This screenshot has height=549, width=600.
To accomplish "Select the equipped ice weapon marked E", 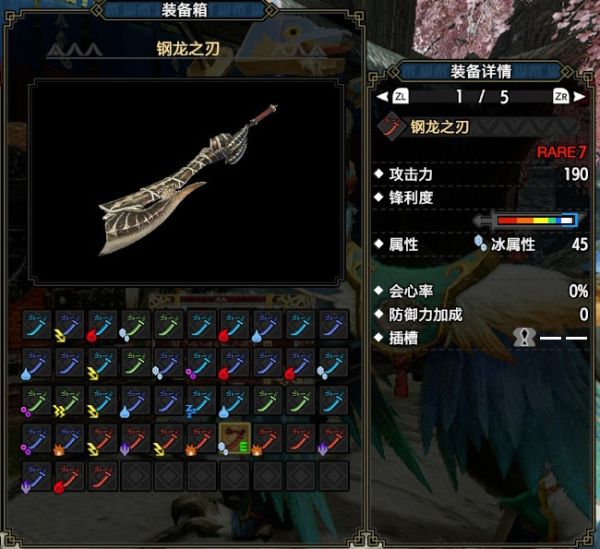I will tap(235, 439).
